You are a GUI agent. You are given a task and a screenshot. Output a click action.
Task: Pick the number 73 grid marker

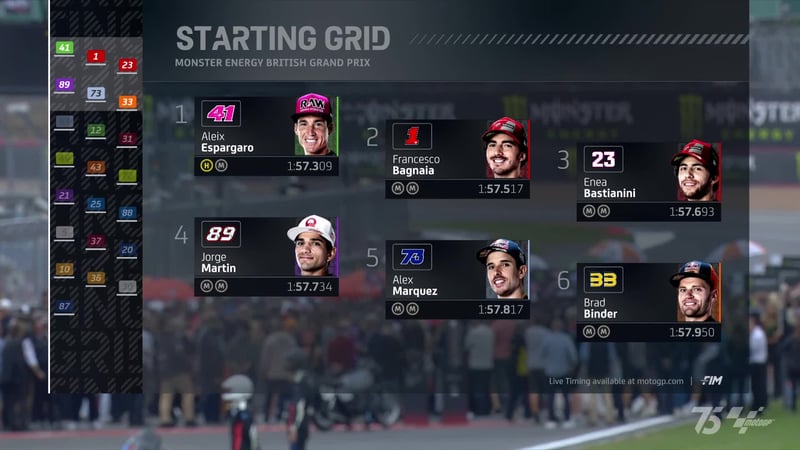click(x=96, y=93)
